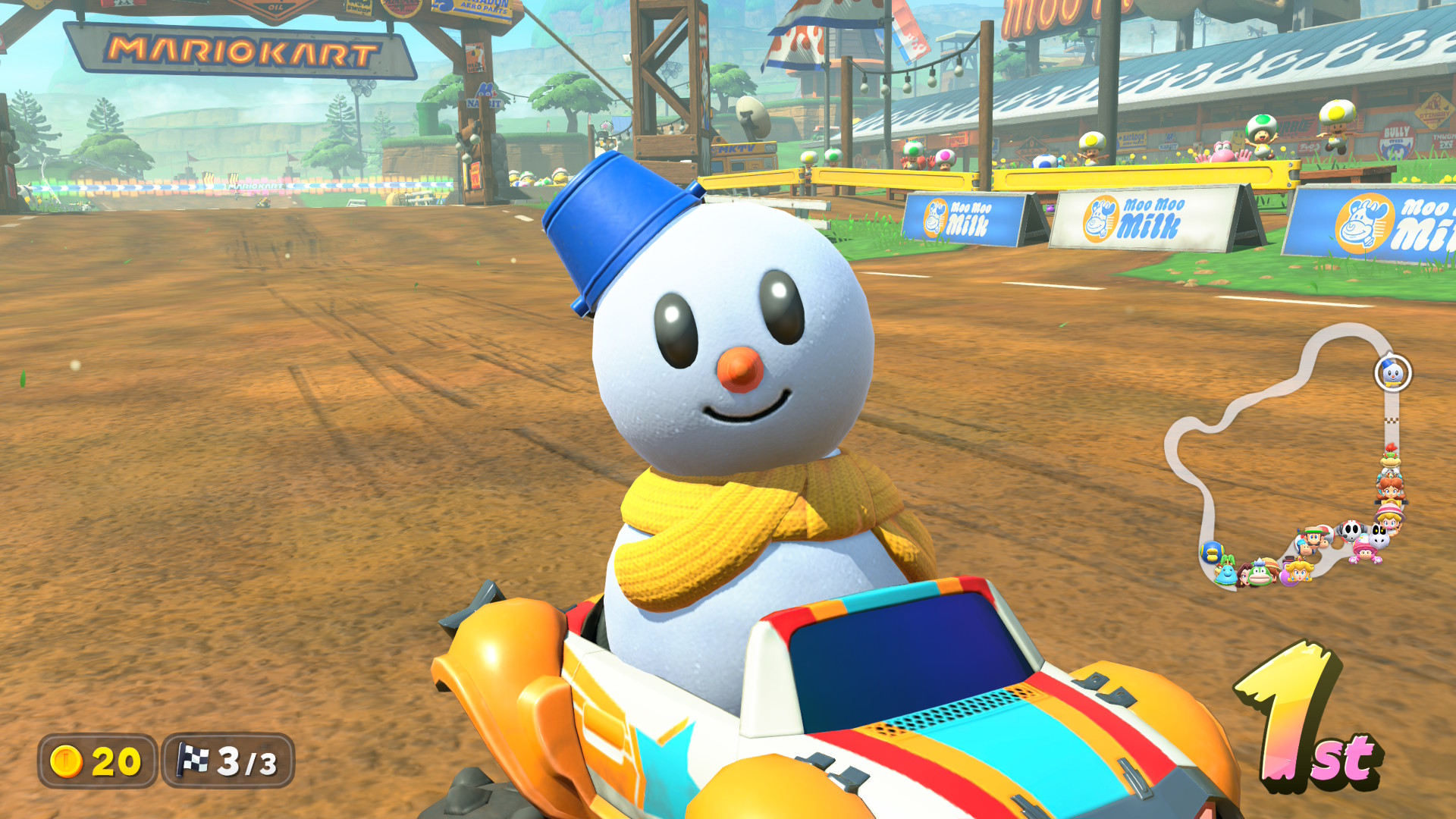Select Bowser Jr. marker on the minimap
The height and width of the screenshot is (819, 1456).
(x=1390, y=457)
